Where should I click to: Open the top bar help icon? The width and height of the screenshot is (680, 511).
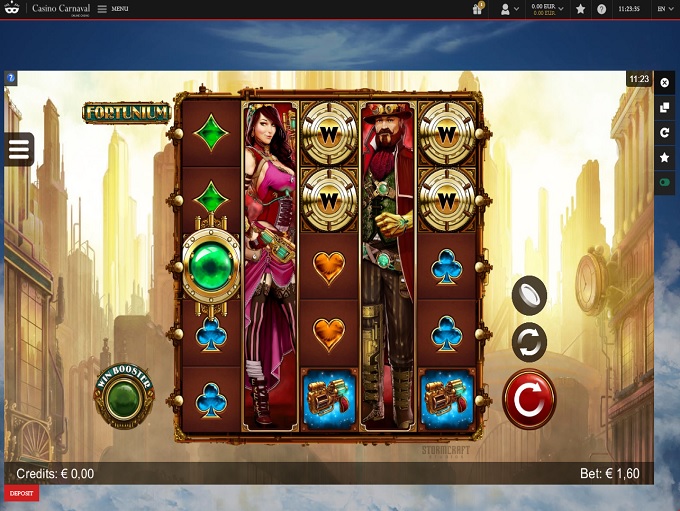[602, 8]
